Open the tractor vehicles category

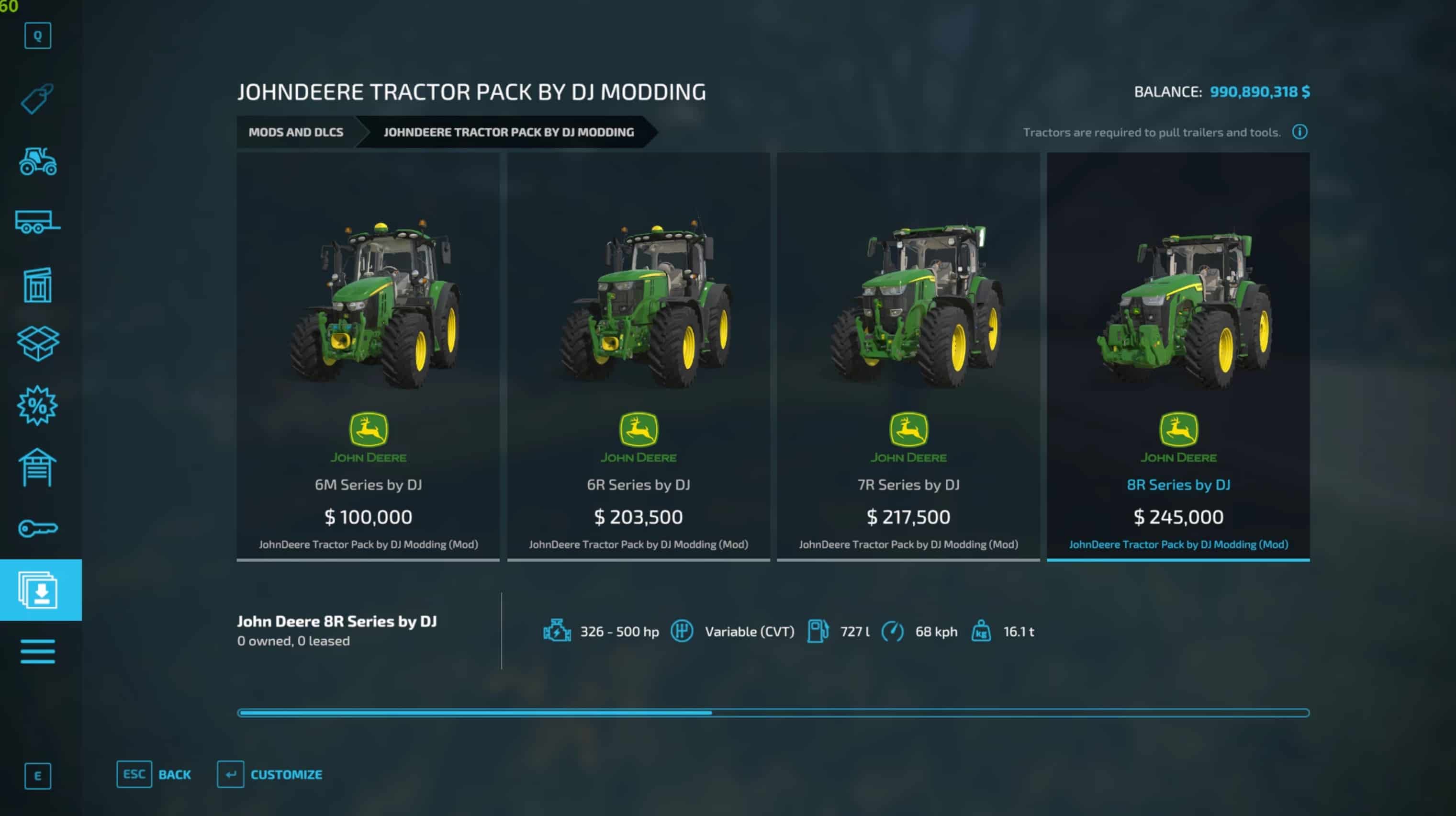(37, 162)
